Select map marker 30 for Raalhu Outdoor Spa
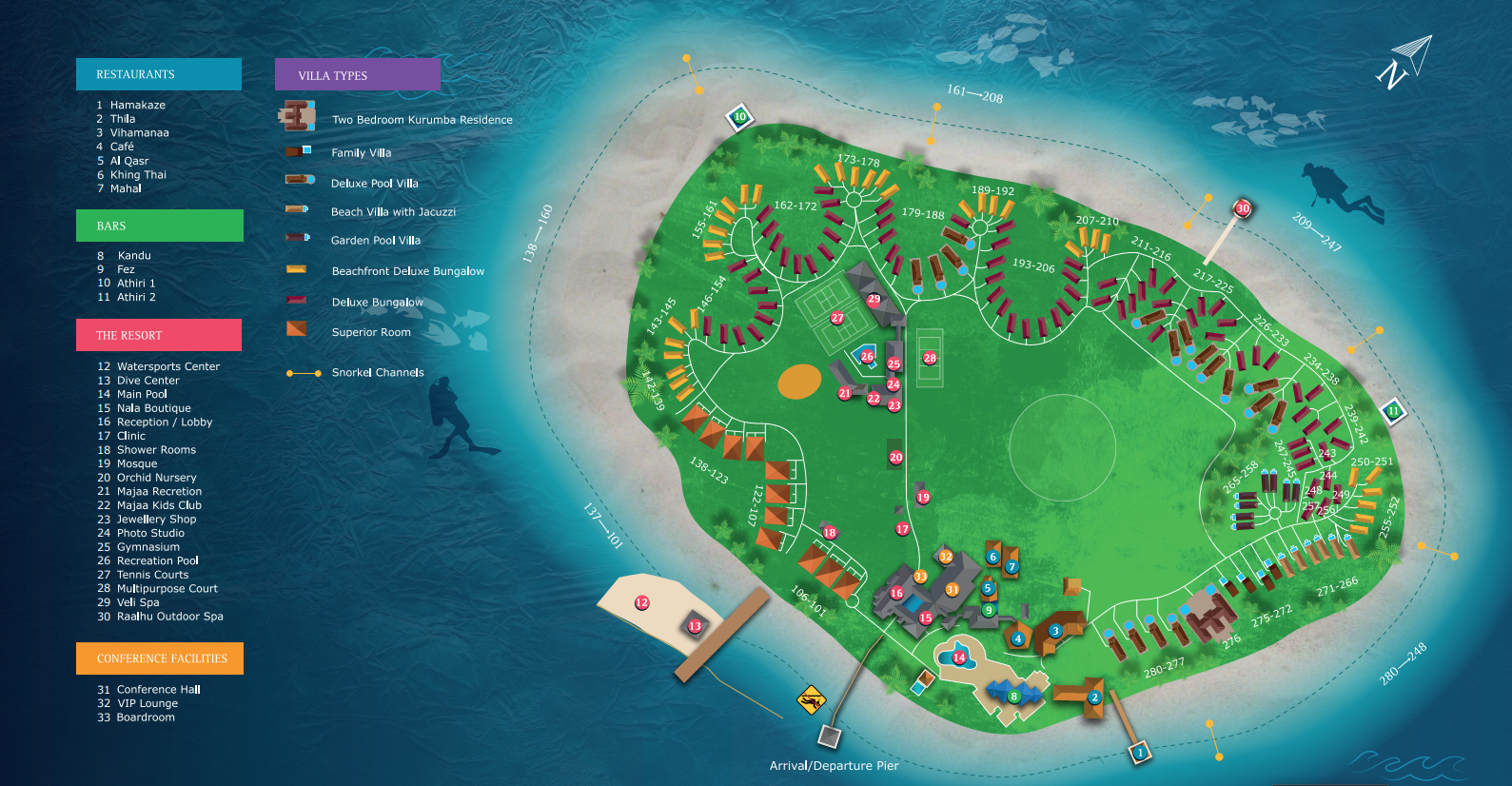Image resolution: width=1512 pixels, height=786 pixels. [1243, 208]
